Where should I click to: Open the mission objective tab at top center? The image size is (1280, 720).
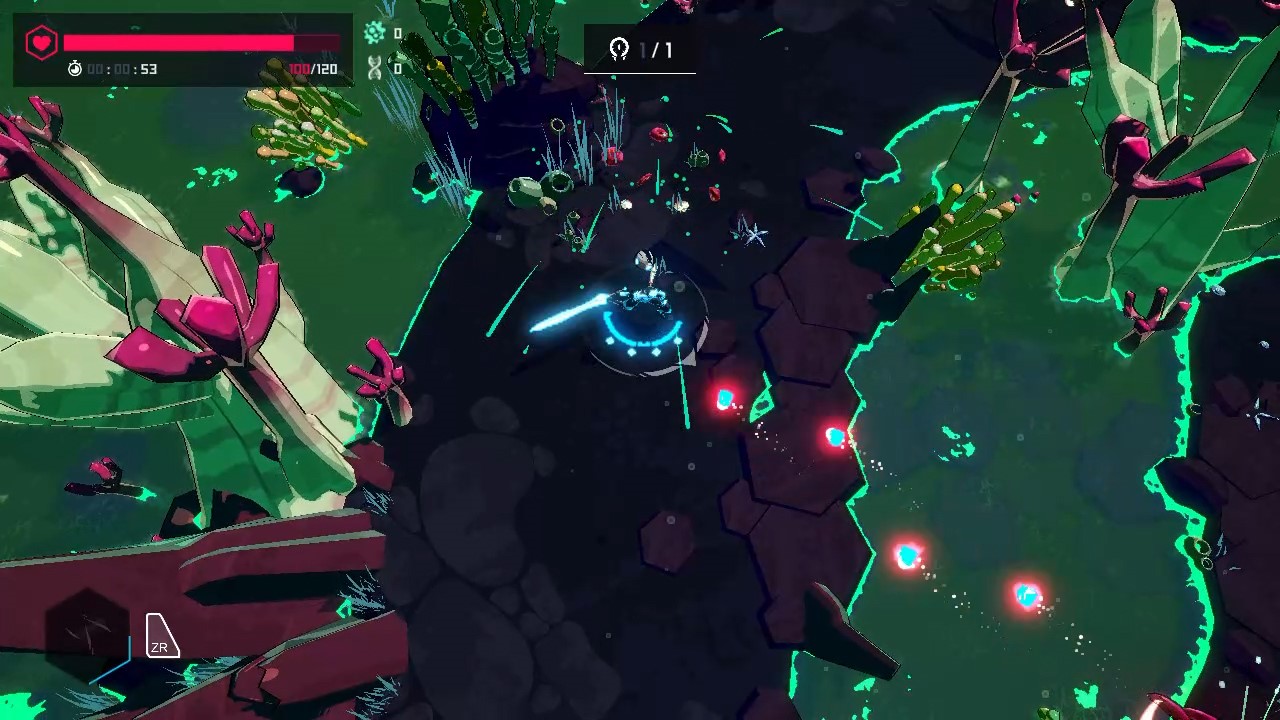640,49
